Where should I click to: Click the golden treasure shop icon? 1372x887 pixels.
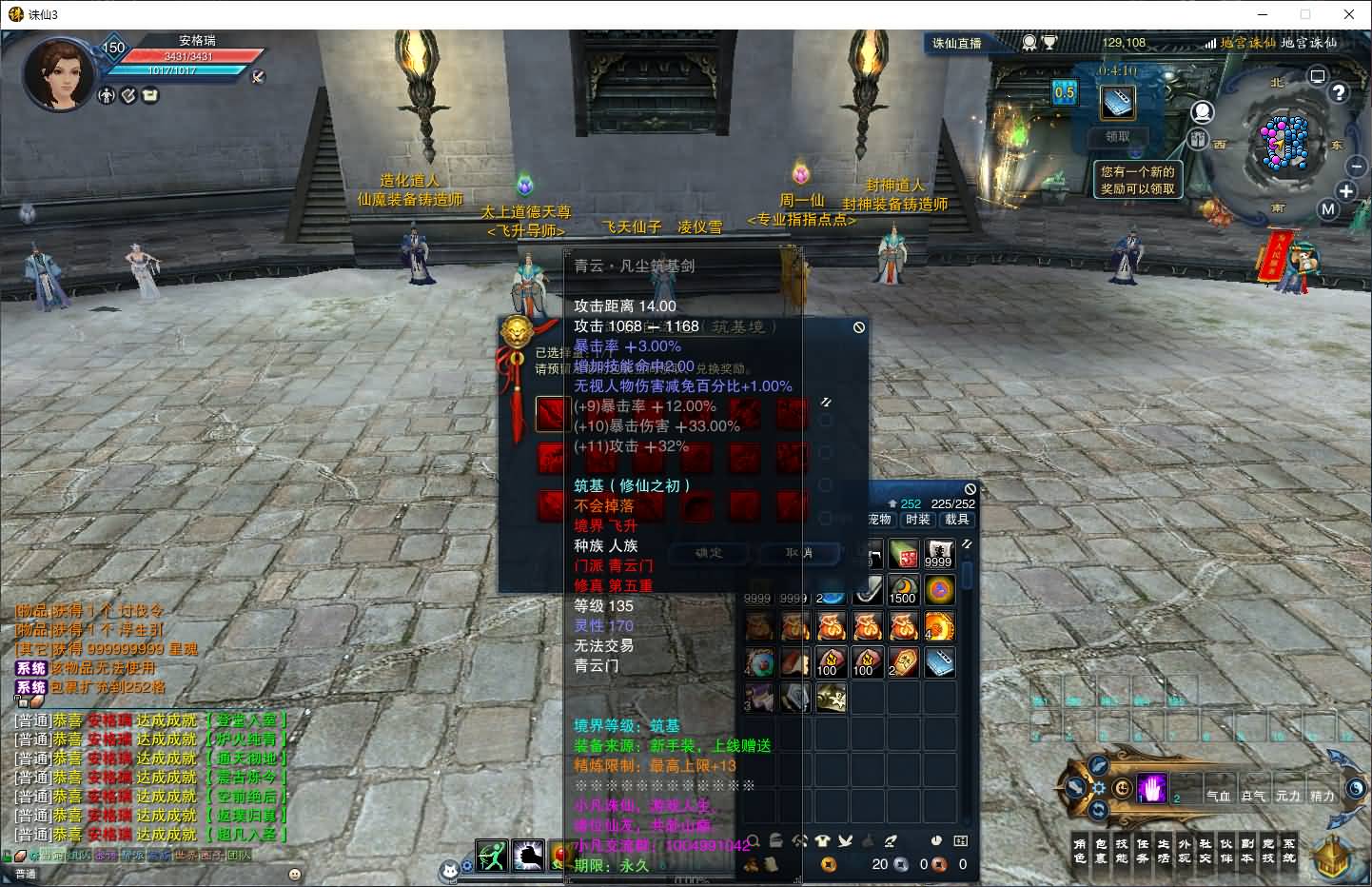pyautogui.click(x=1332, y=855)
